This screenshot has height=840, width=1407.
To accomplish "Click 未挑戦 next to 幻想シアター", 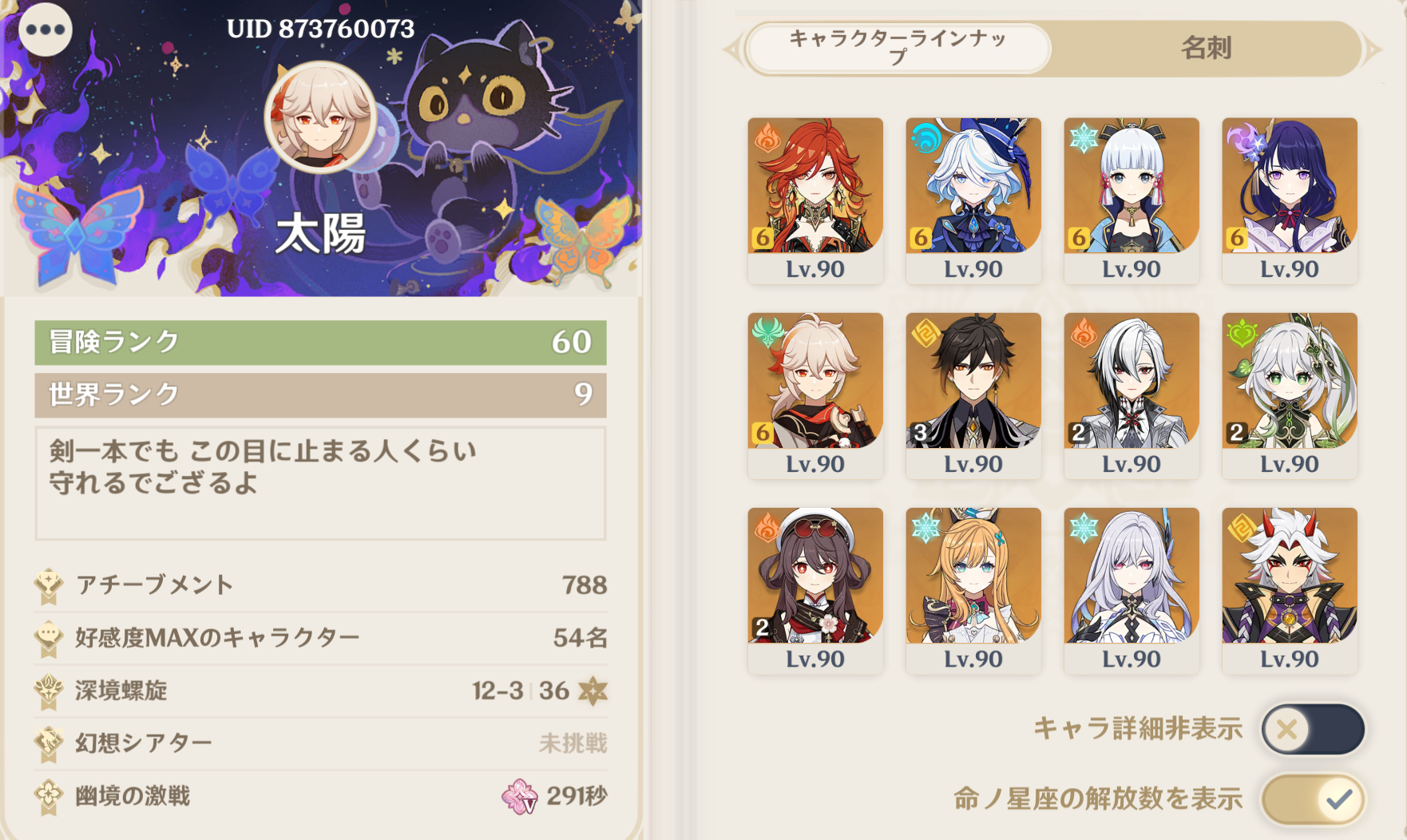I will [x=574, y=743].
